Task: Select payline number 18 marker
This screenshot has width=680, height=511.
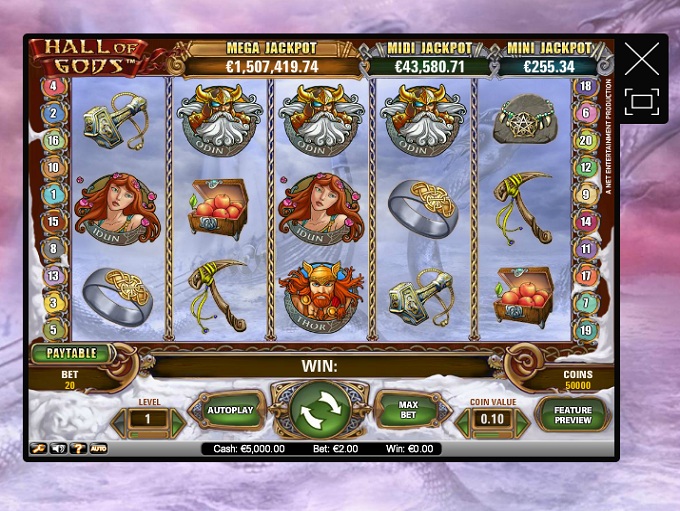Action: [x=587, y=87]
